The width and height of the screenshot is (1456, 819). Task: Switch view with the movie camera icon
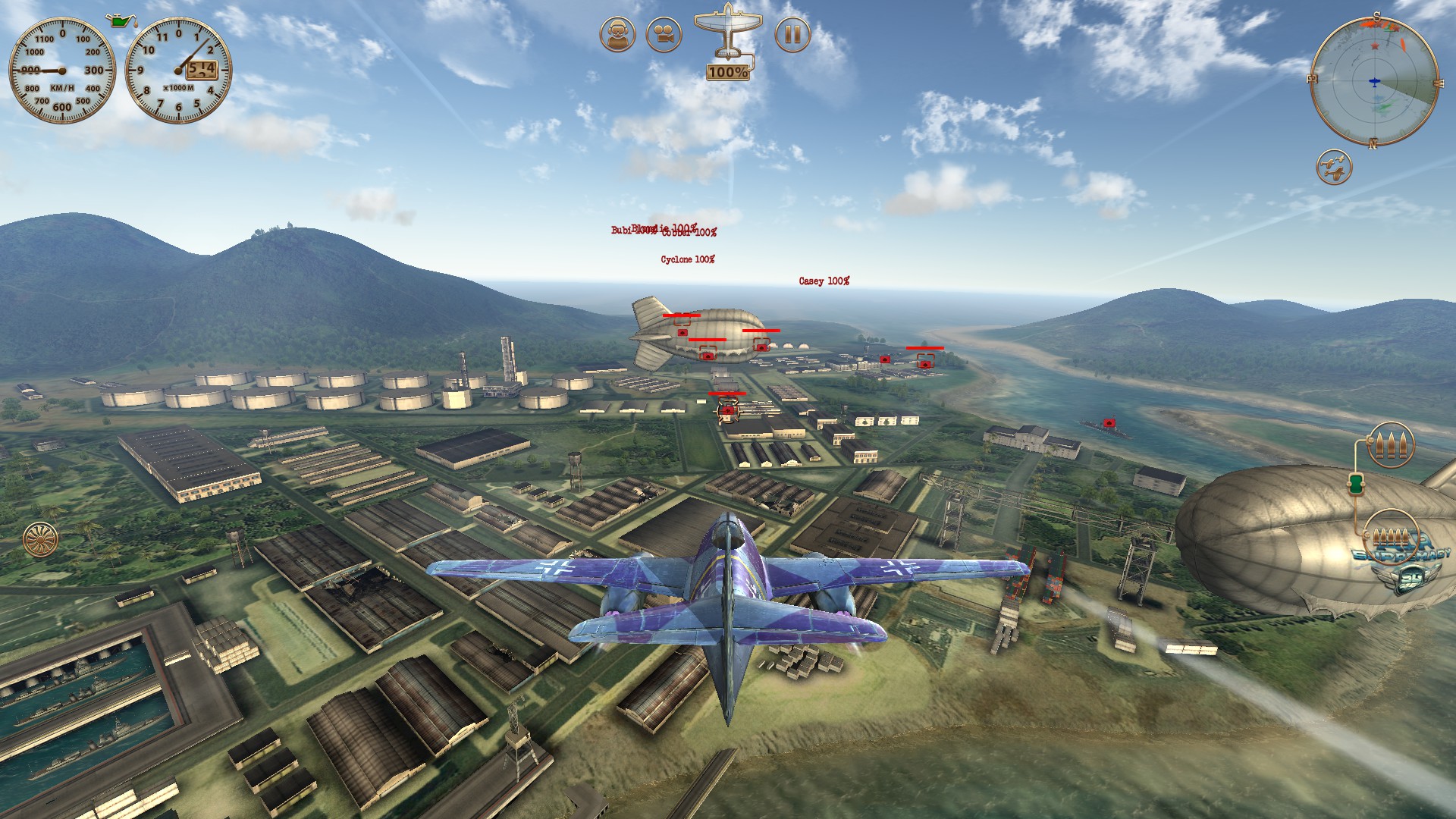[664, 35]
